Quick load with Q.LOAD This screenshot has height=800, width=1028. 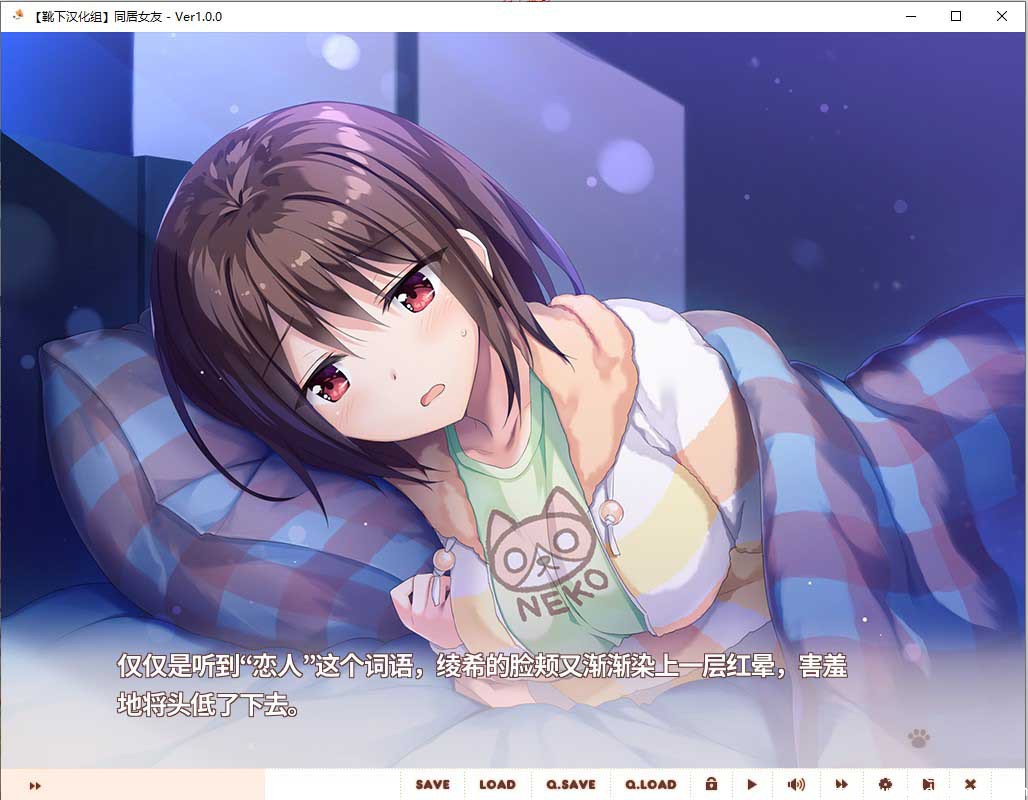pyautogui.click(x=651, y=785)
